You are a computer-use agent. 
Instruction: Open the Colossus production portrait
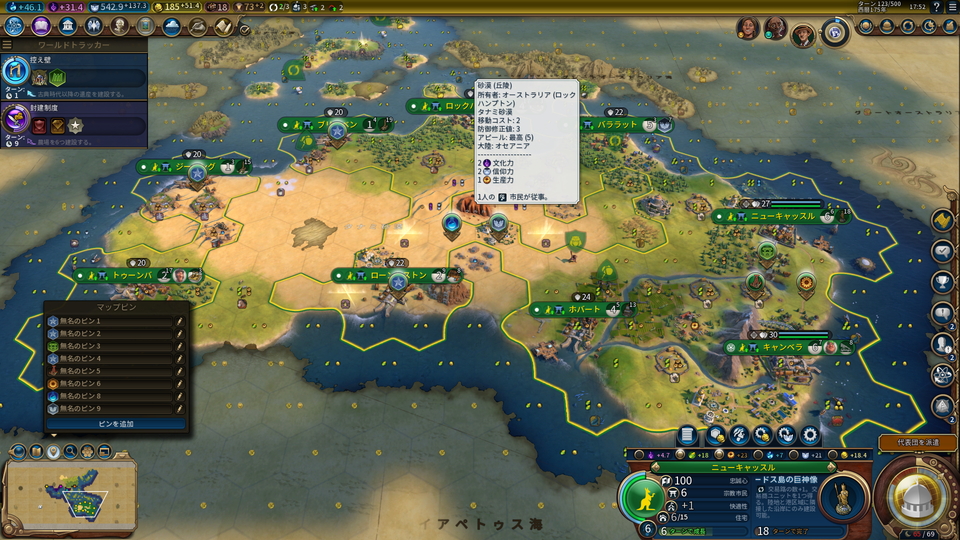click(x=843, y=497)
